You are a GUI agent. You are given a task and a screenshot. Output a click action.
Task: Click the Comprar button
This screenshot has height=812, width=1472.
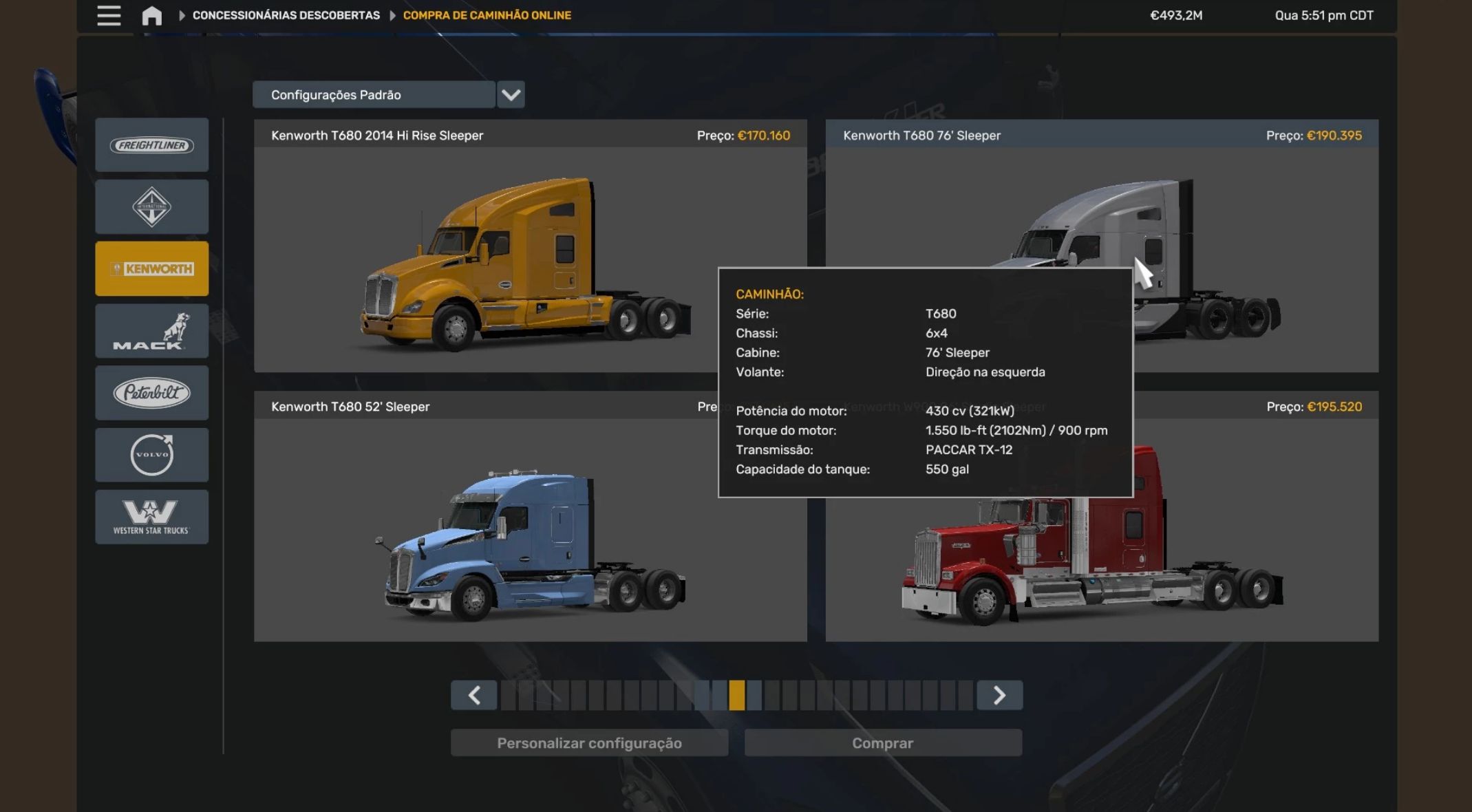pyautogui.click(x=882, y=743)
